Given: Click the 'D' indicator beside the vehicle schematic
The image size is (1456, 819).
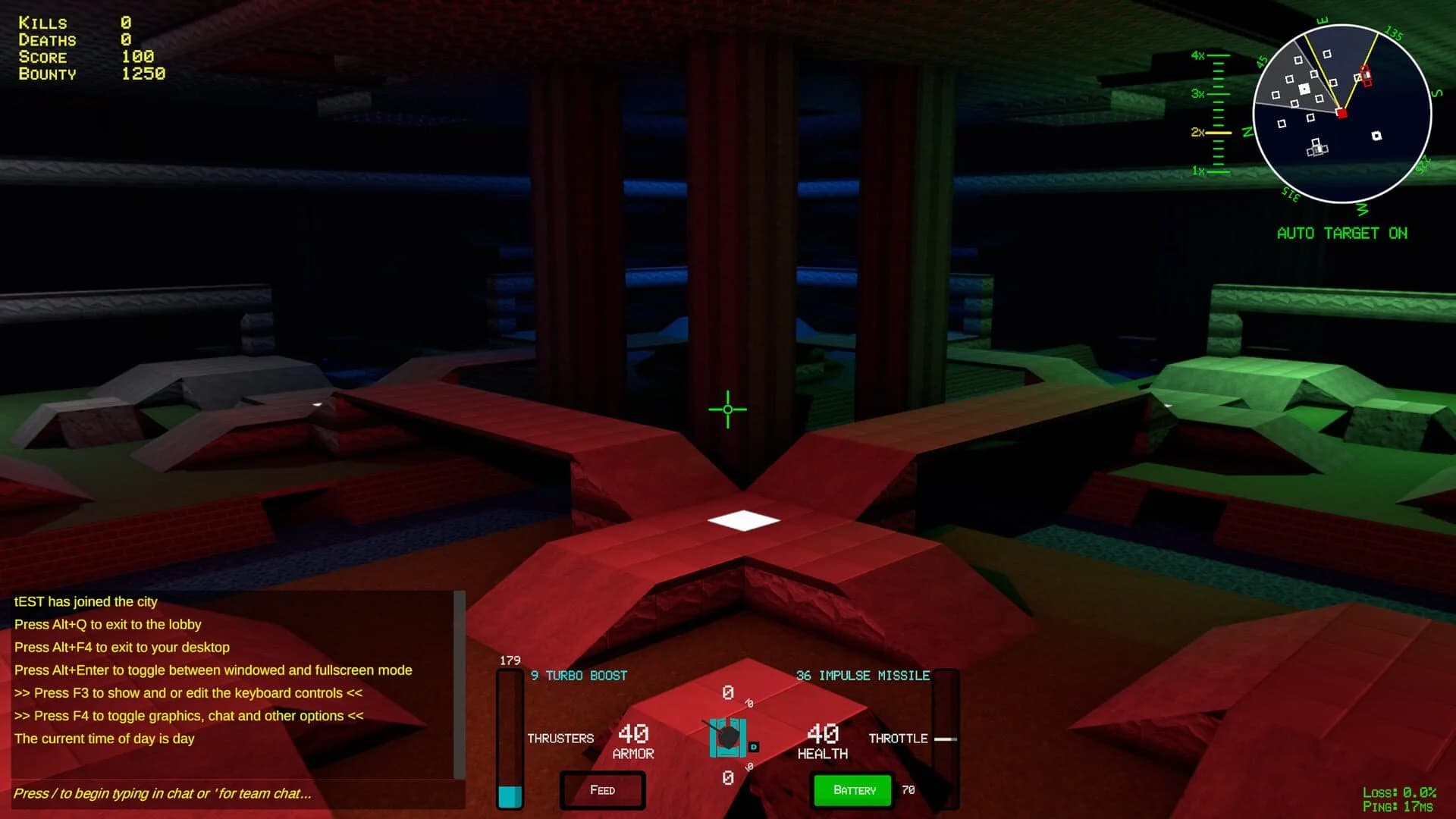Looking at the screenshot, I should pos(753,747).
